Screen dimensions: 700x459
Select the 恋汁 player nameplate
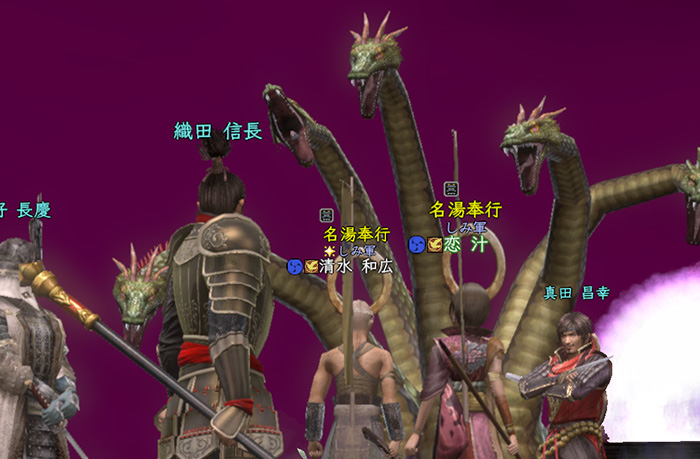(x=464, y=244)
